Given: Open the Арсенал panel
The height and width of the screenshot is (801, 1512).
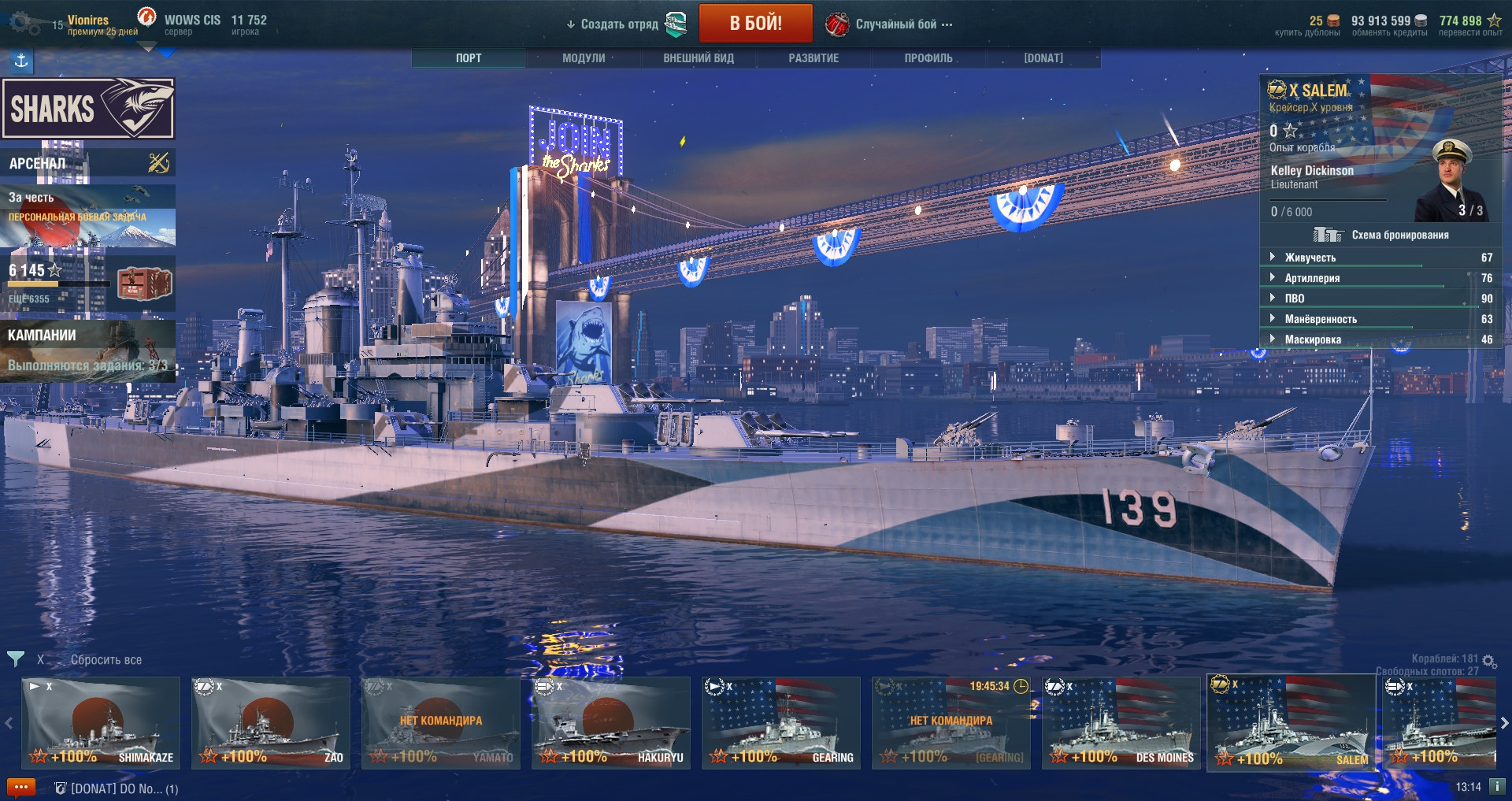Looking at the screenshot, I should (87, 163).
